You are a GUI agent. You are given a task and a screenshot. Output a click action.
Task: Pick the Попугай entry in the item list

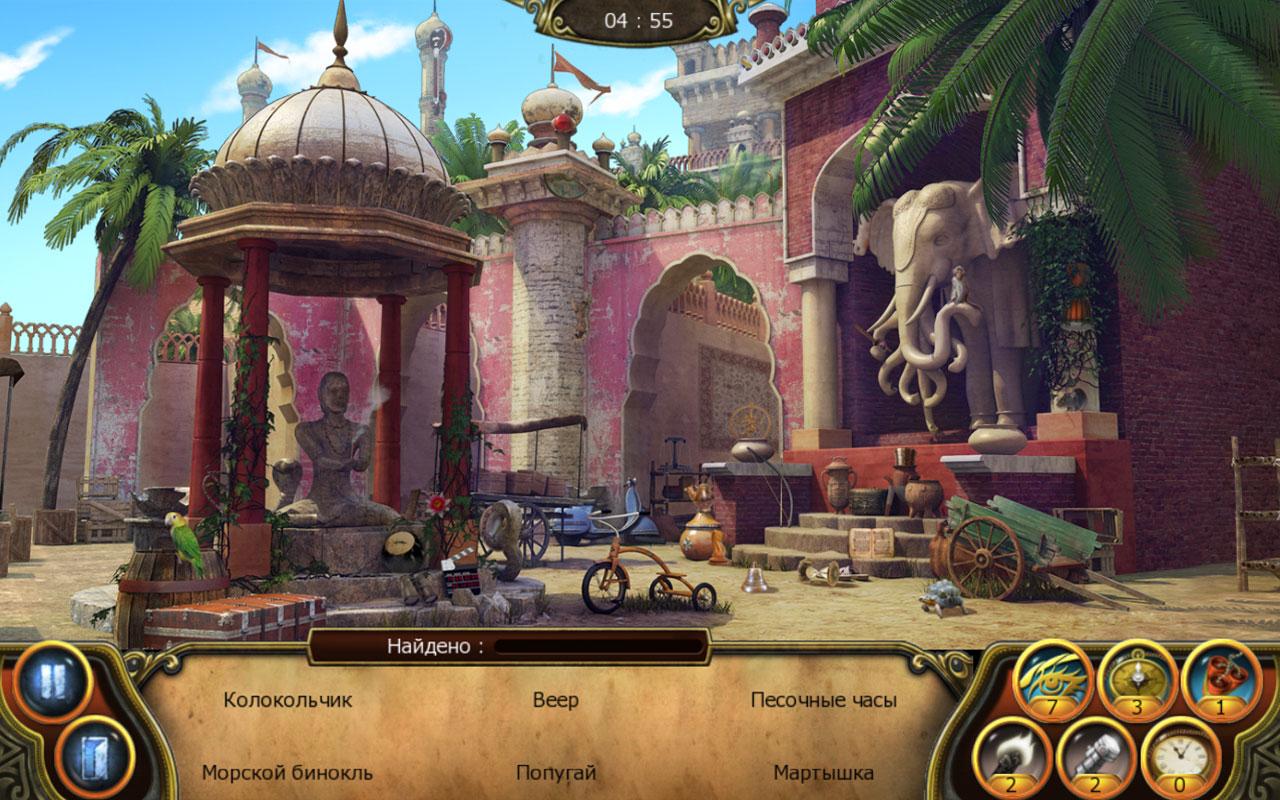555,773
